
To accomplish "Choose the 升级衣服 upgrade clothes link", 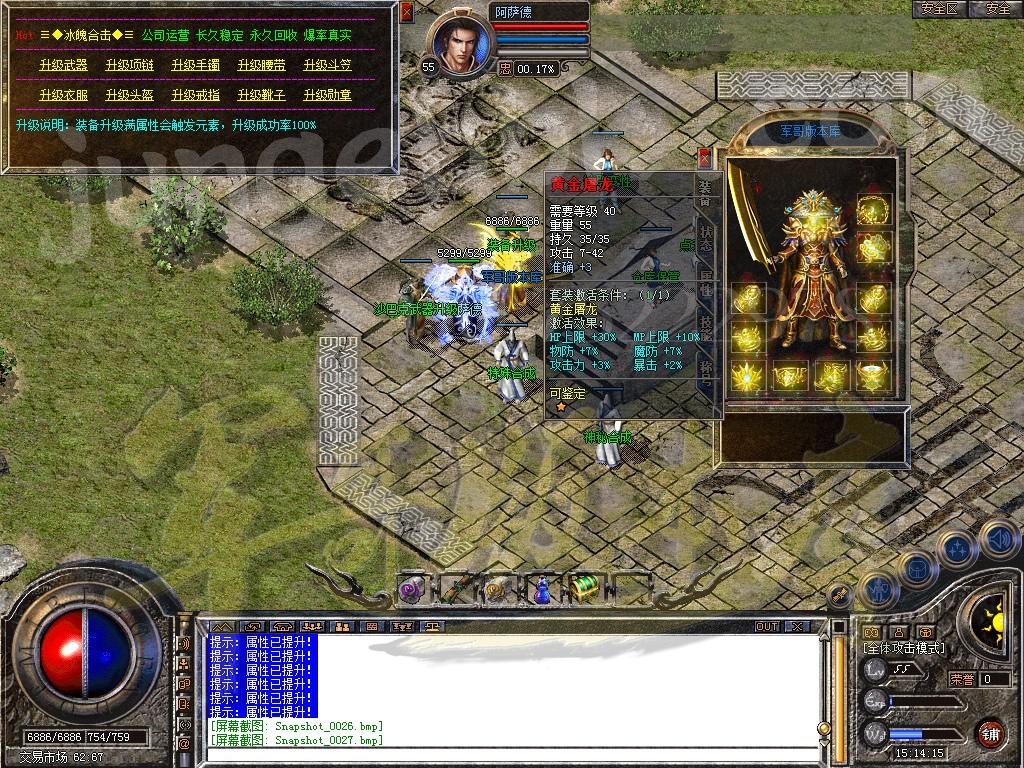I will click(x=63, y=95).
